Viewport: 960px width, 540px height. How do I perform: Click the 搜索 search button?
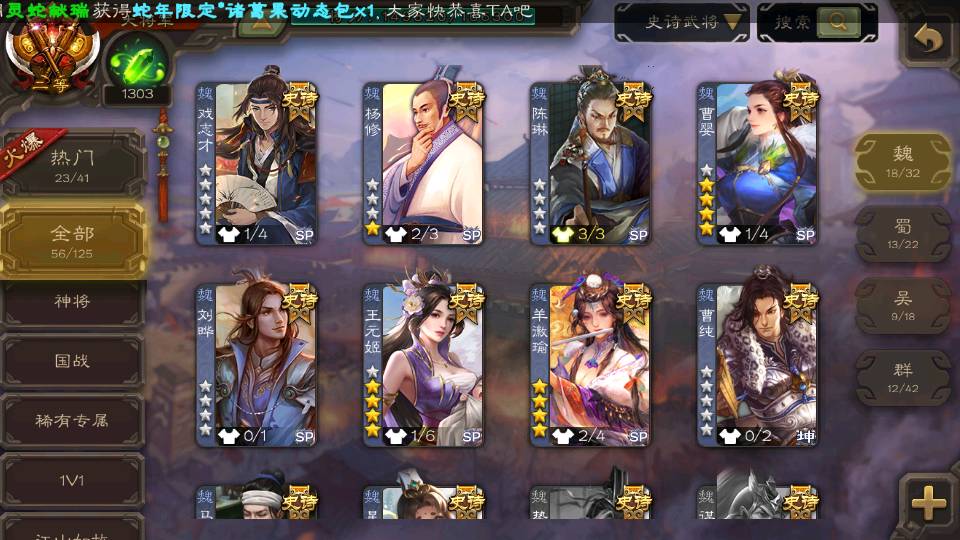[x=817, y=21]
